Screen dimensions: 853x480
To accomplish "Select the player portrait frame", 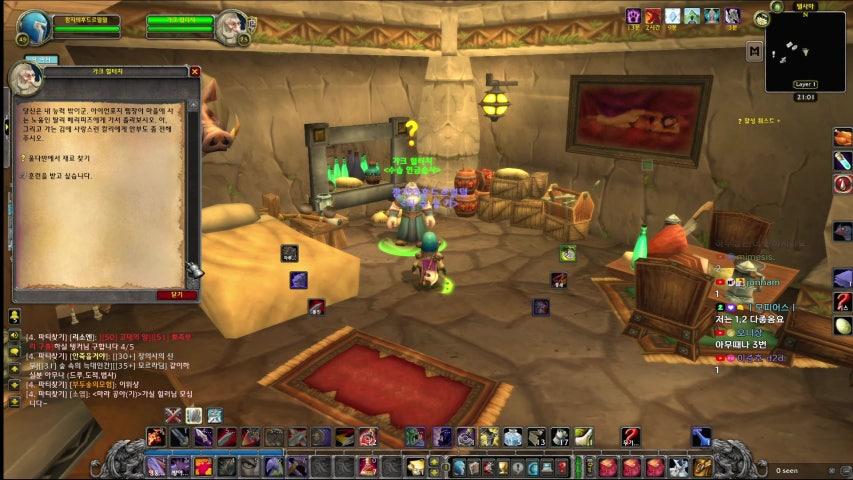I will pos(34,27).
